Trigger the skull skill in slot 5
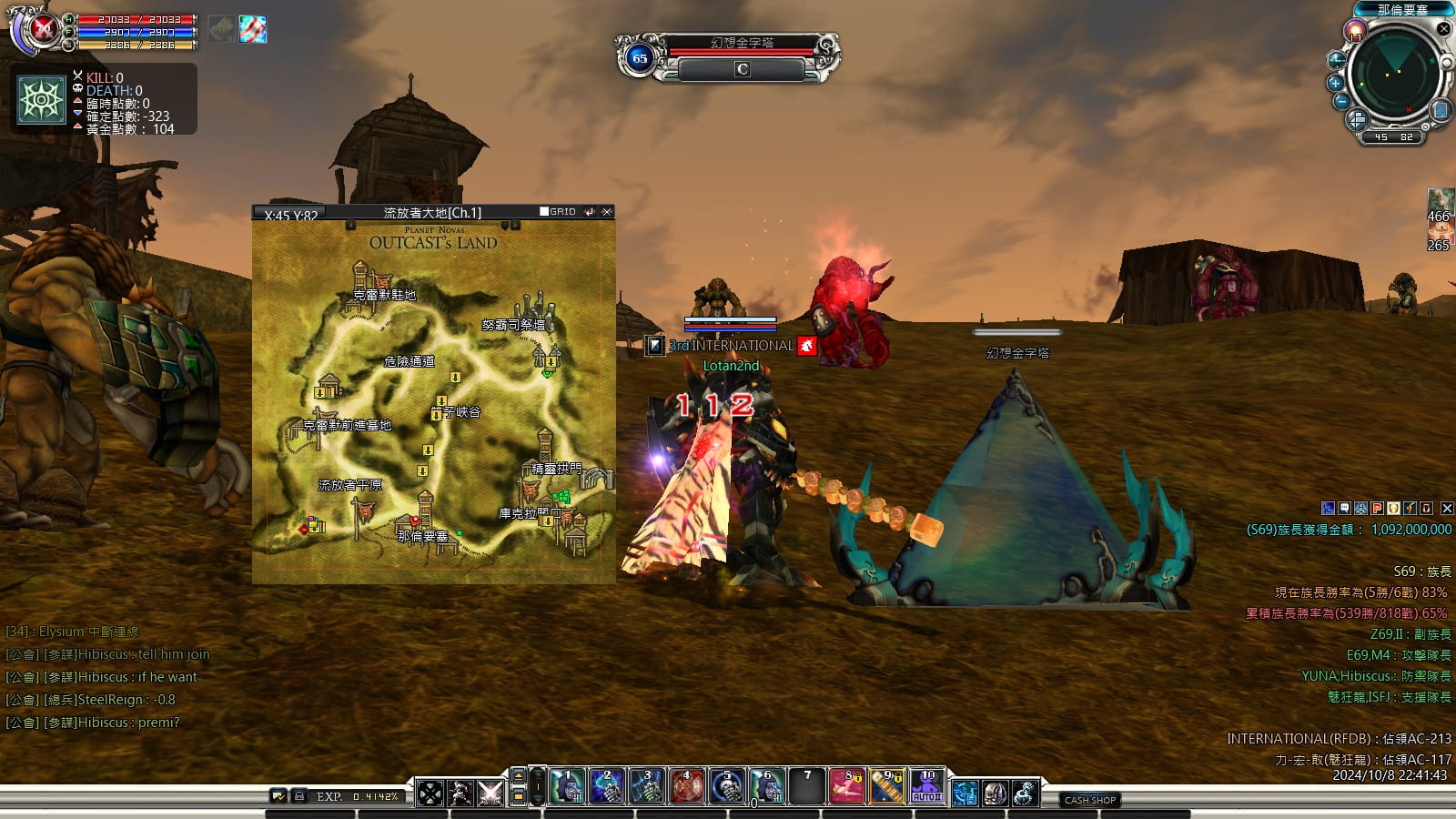 [727, 787]
